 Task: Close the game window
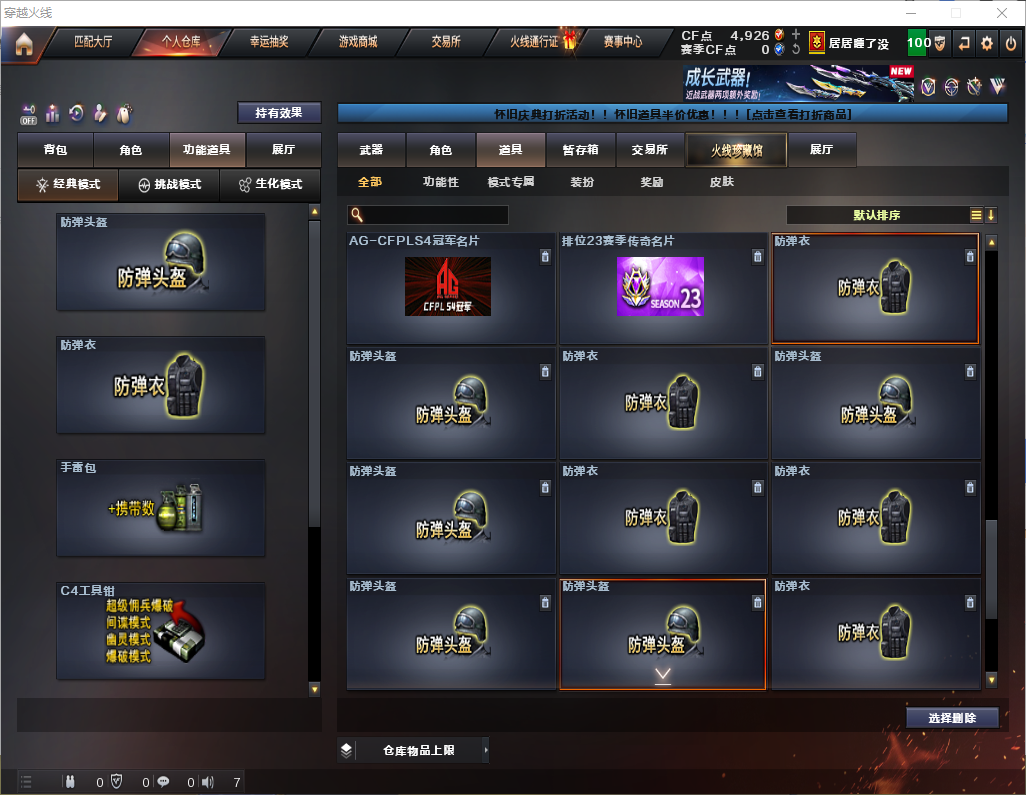(x=1002, y=13)
